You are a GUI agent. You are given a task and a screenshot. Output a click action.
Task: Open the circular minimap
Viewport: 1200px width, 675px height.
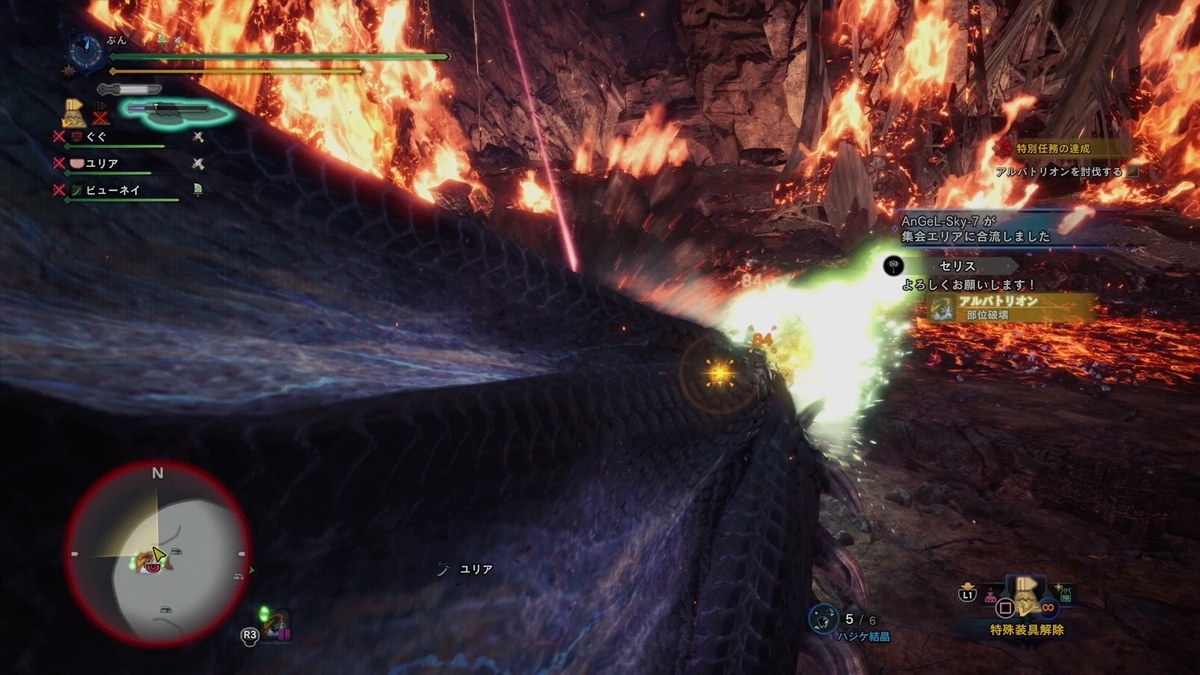click(157, 553)
